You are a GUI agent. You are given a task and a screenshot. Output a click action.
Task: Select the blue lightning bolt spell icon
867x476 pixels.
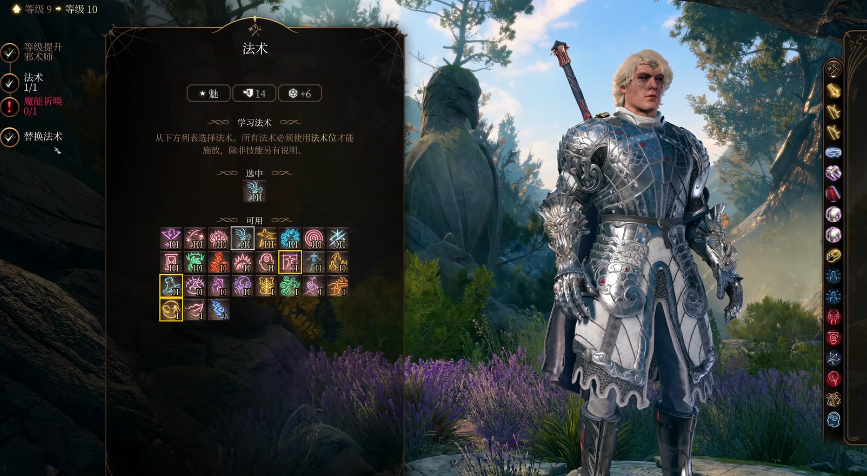point(218,310)
